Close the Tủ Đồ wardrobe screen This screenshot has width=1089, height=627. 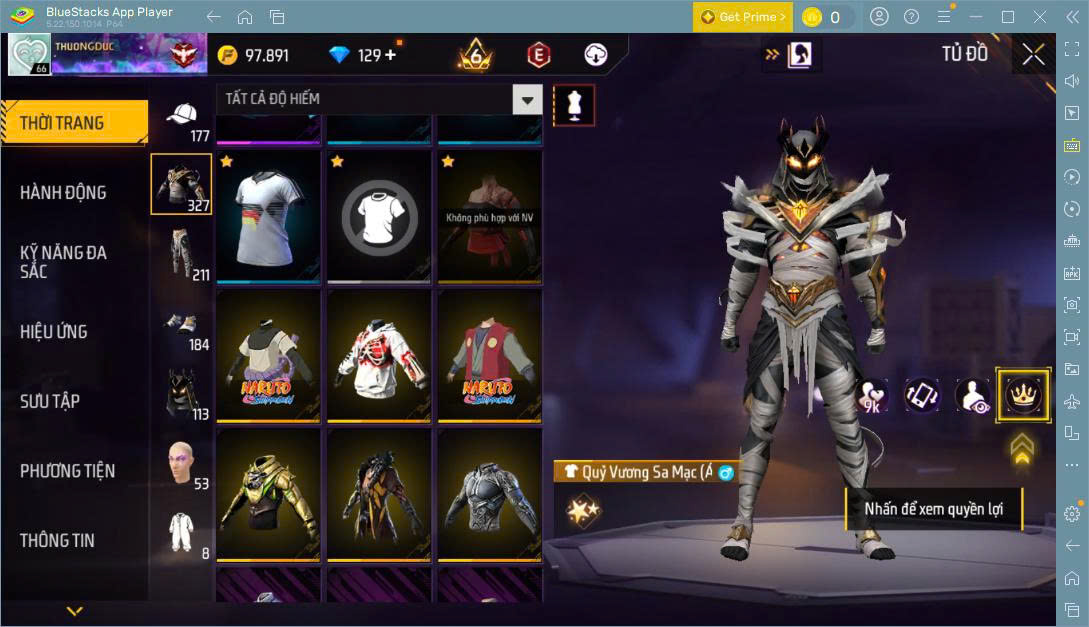coord(1033,55)
